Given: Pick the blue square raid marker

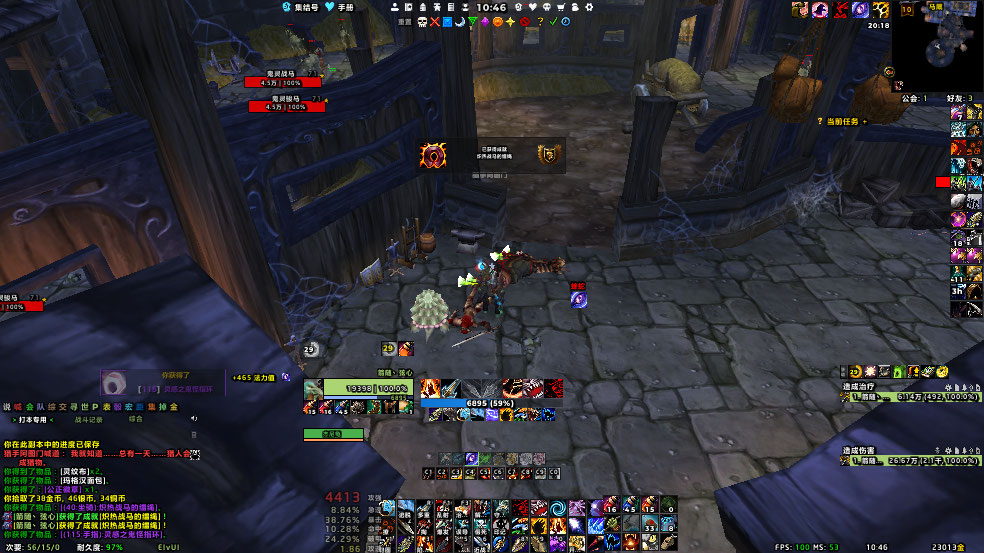Looking at the screenshot, I should [x=447, y=21].
